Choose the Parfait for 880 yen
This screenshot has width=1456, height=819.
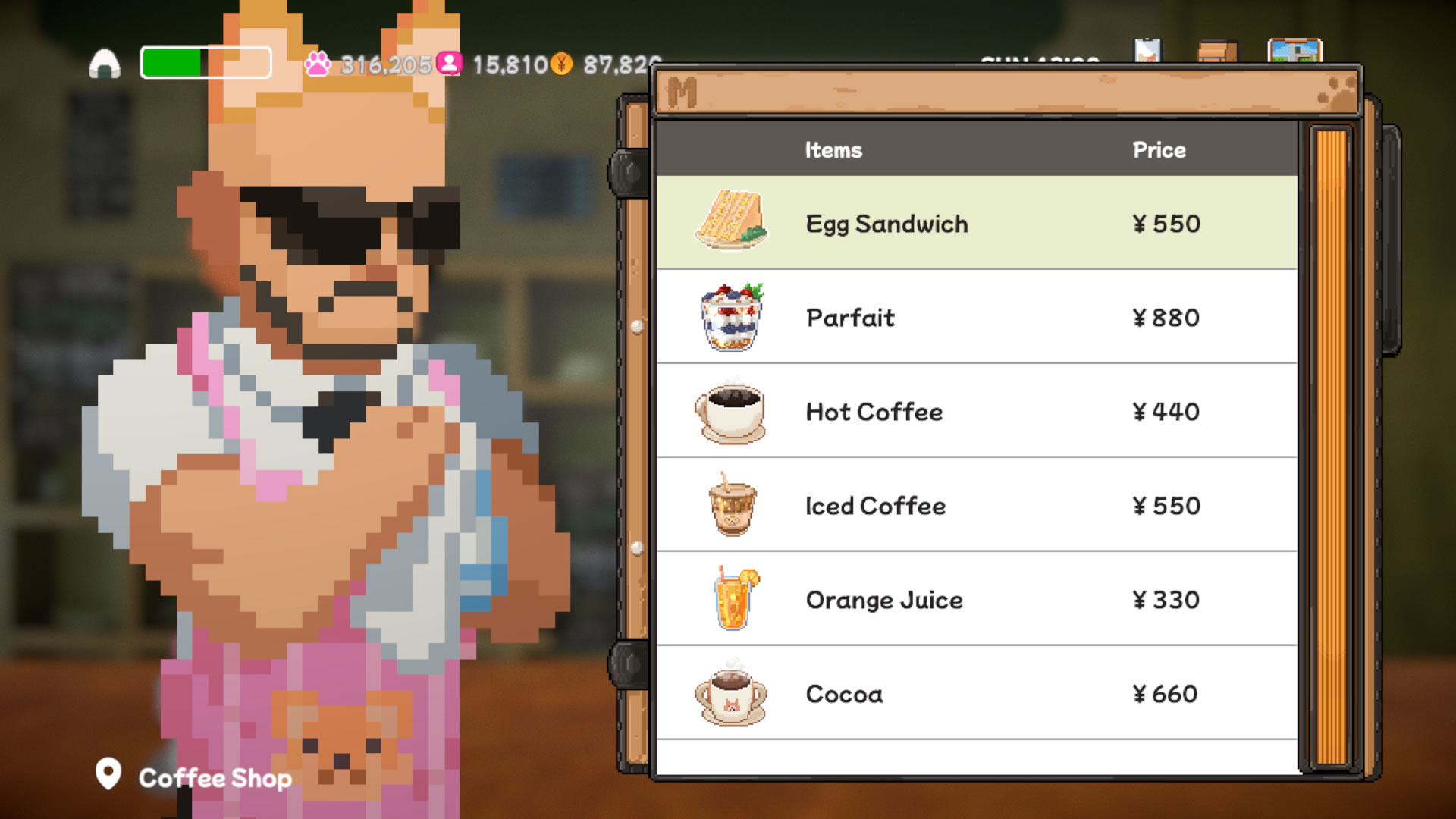point(976,318)
